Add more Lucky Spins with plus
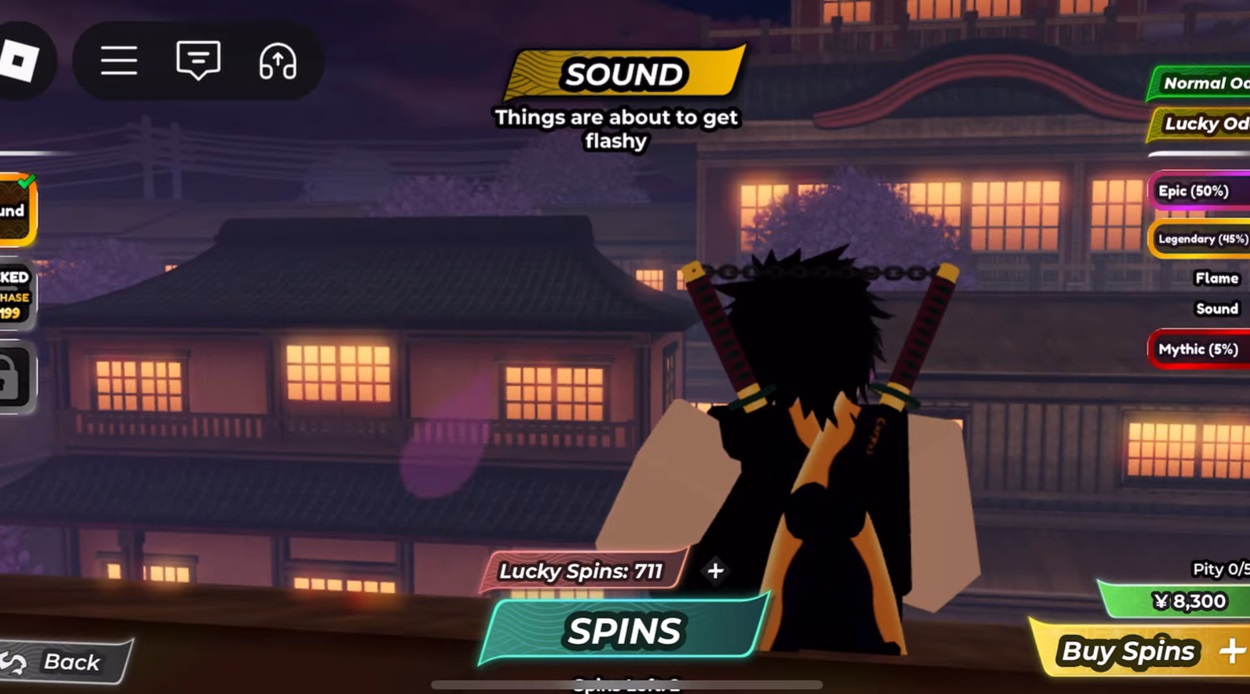 715,571
